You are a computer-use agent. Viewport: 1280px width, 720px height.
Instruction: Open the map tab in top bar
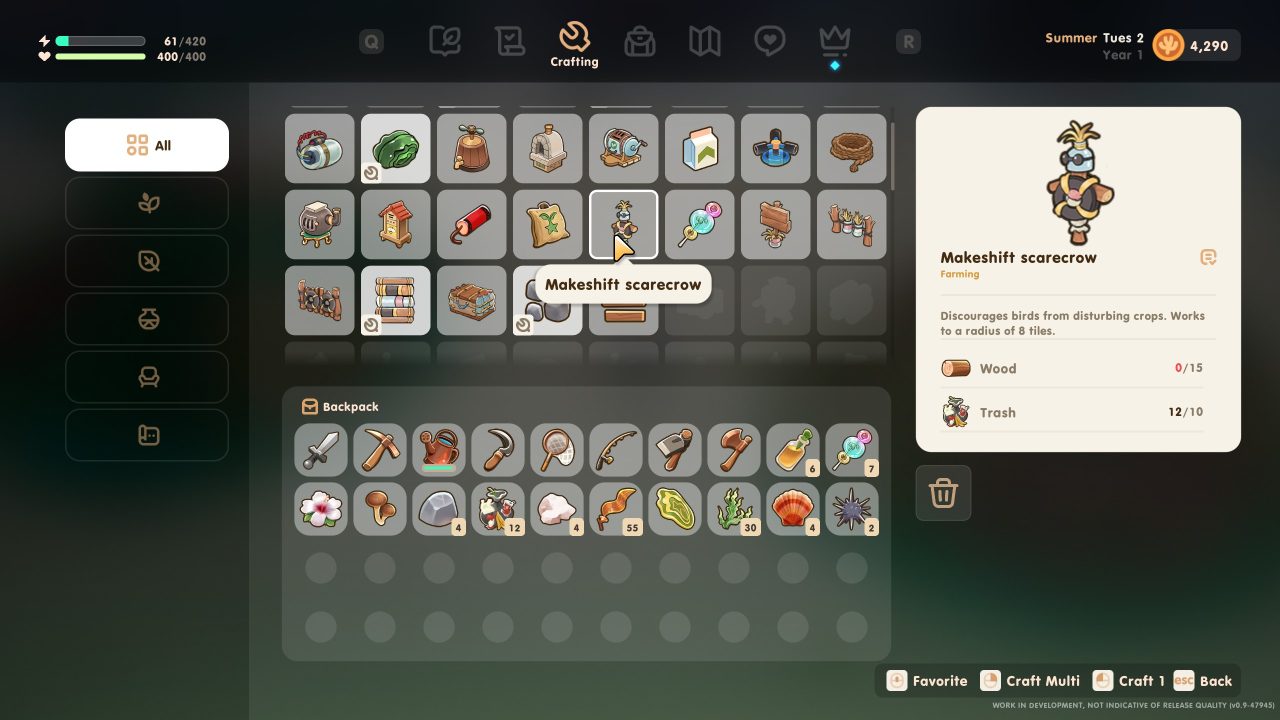(x=704, y=41)
